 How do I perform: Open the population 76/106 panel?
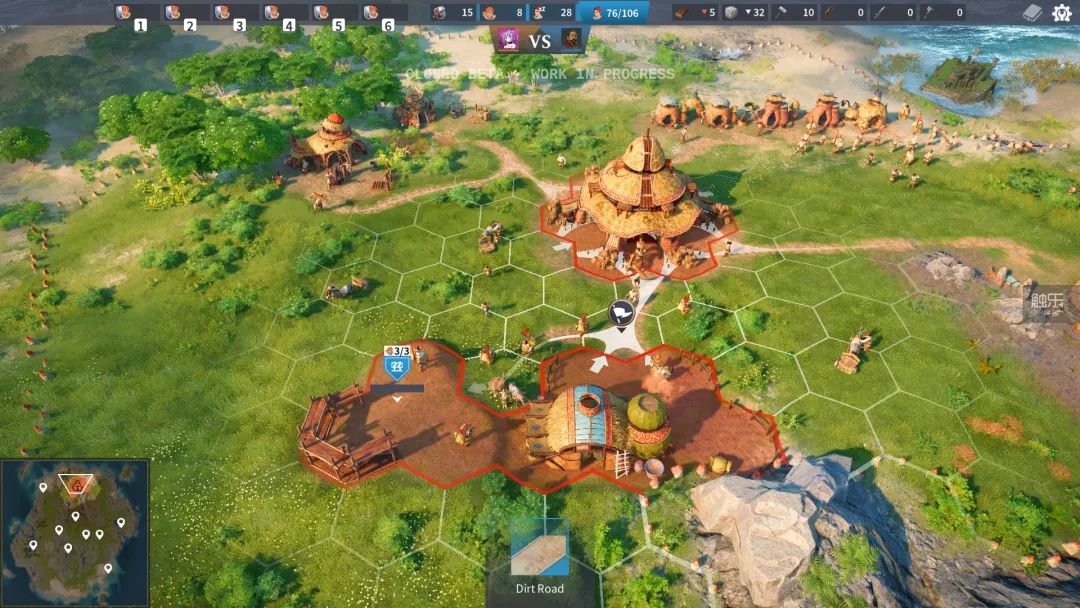(614, 13)
